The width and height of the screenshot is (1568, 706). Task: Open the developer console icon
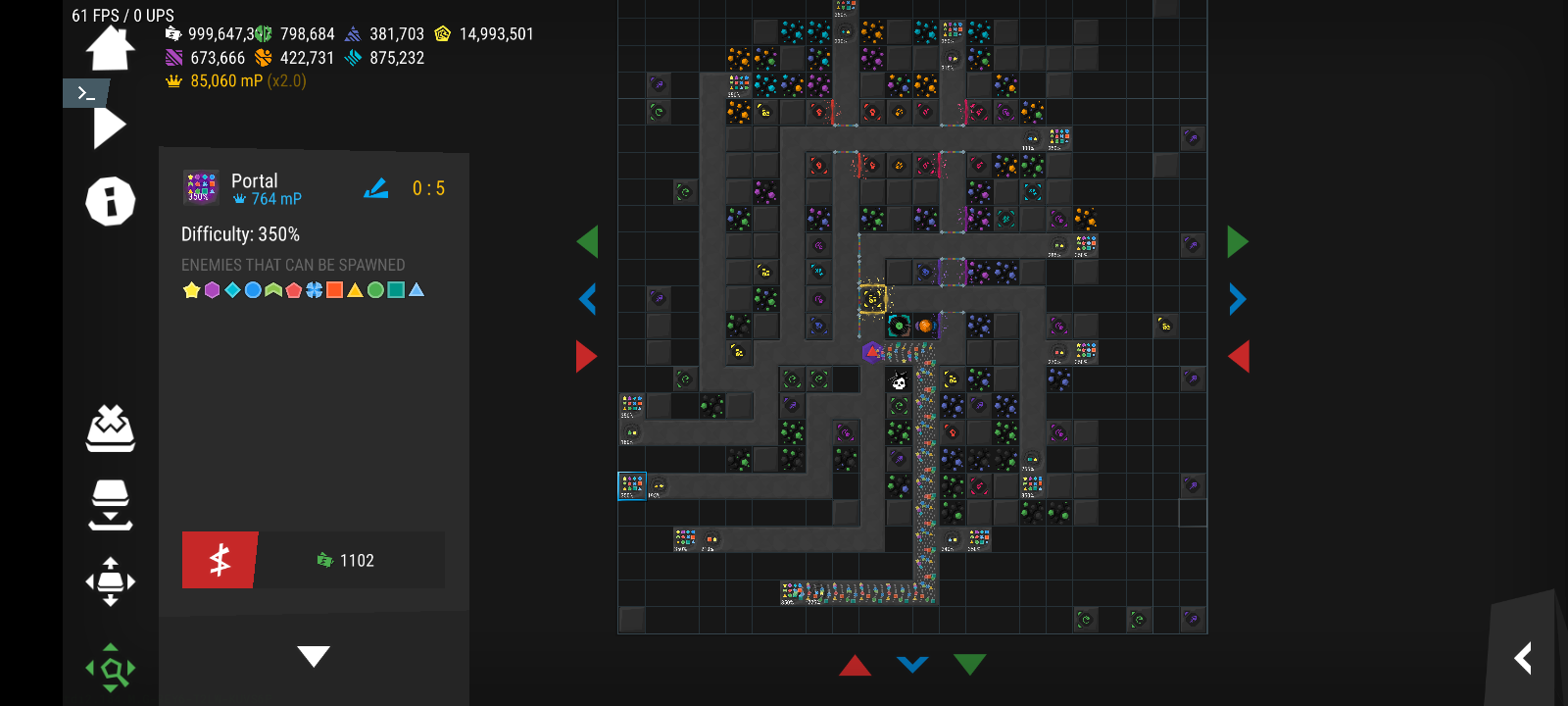86,93
